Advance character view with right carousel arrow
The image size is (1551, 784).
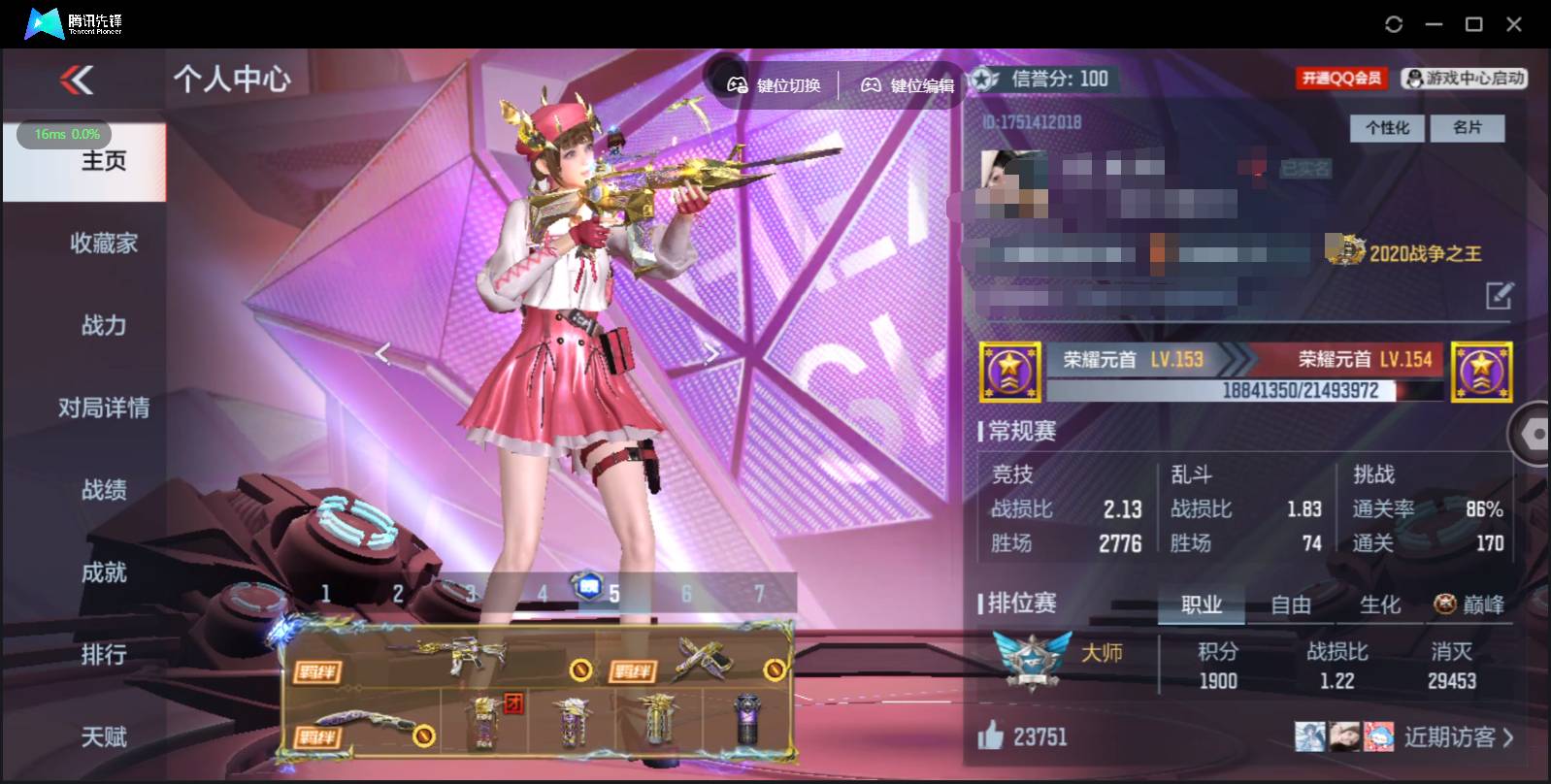point(712,353)
